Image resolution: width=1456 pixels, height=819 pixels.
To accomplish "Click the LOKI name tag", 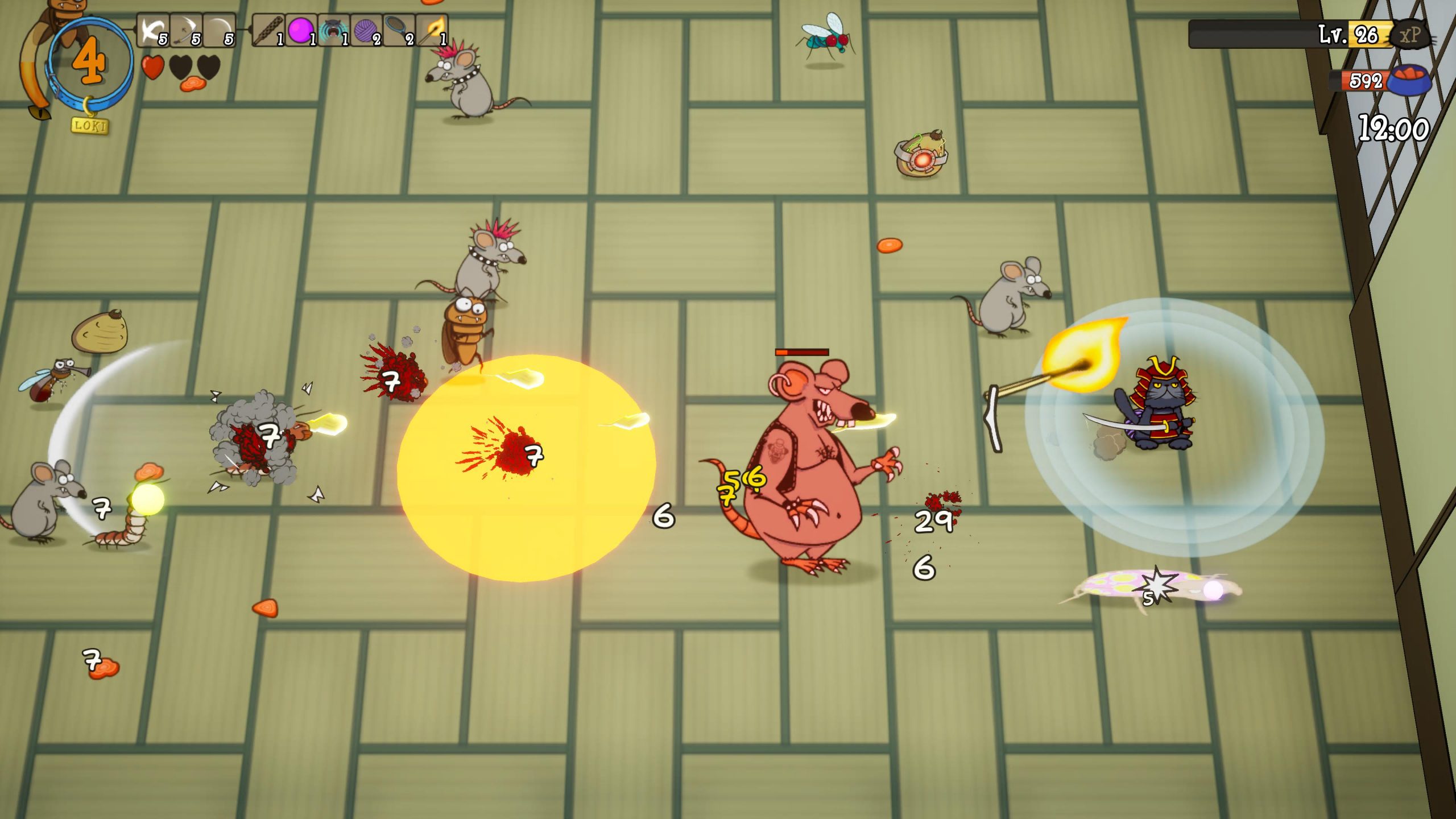I will (90, 125).
